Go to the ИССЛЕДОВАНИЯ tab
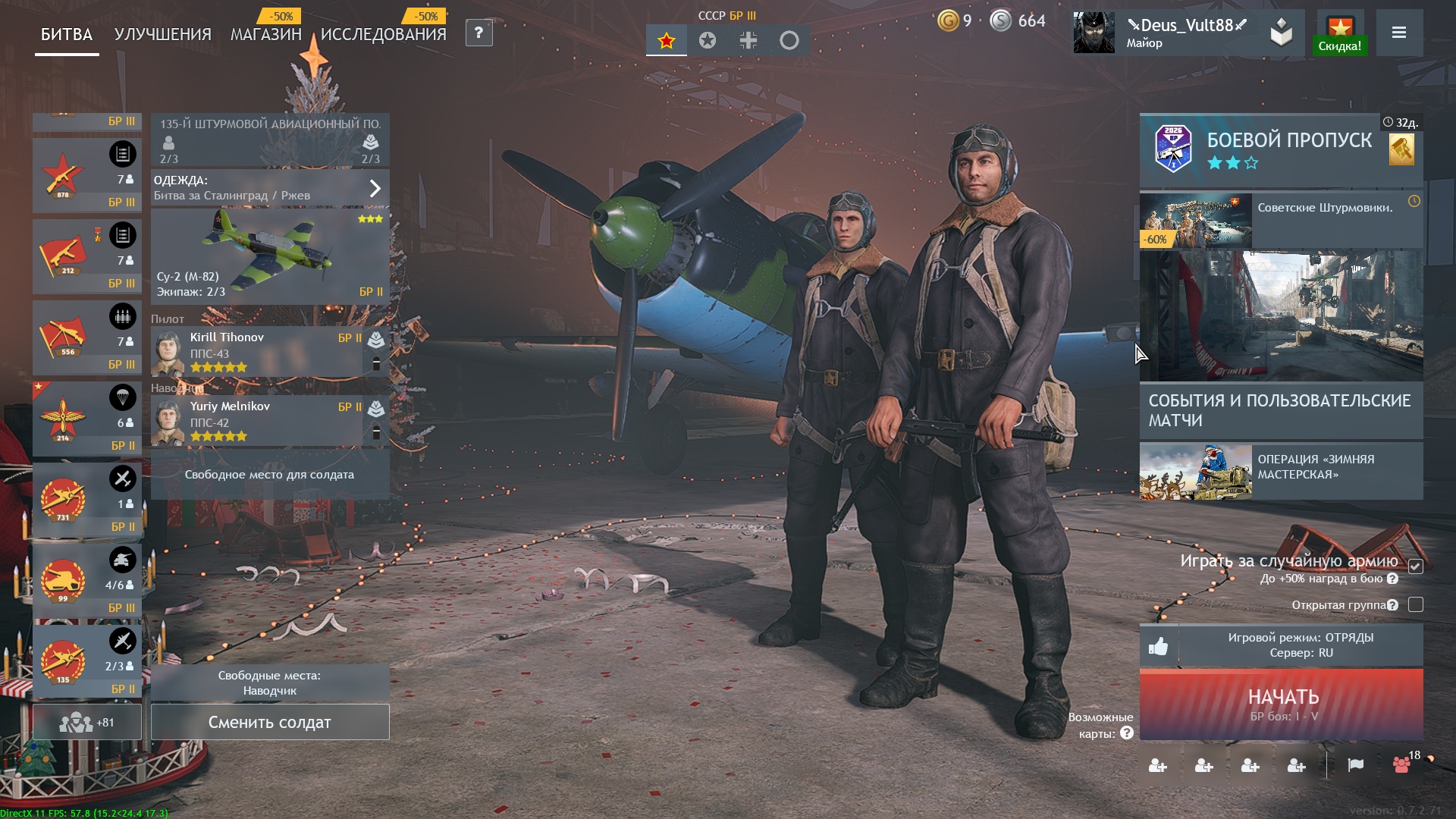The height and width of the screenshot is (819, 1456). click(x=383, y=35)
